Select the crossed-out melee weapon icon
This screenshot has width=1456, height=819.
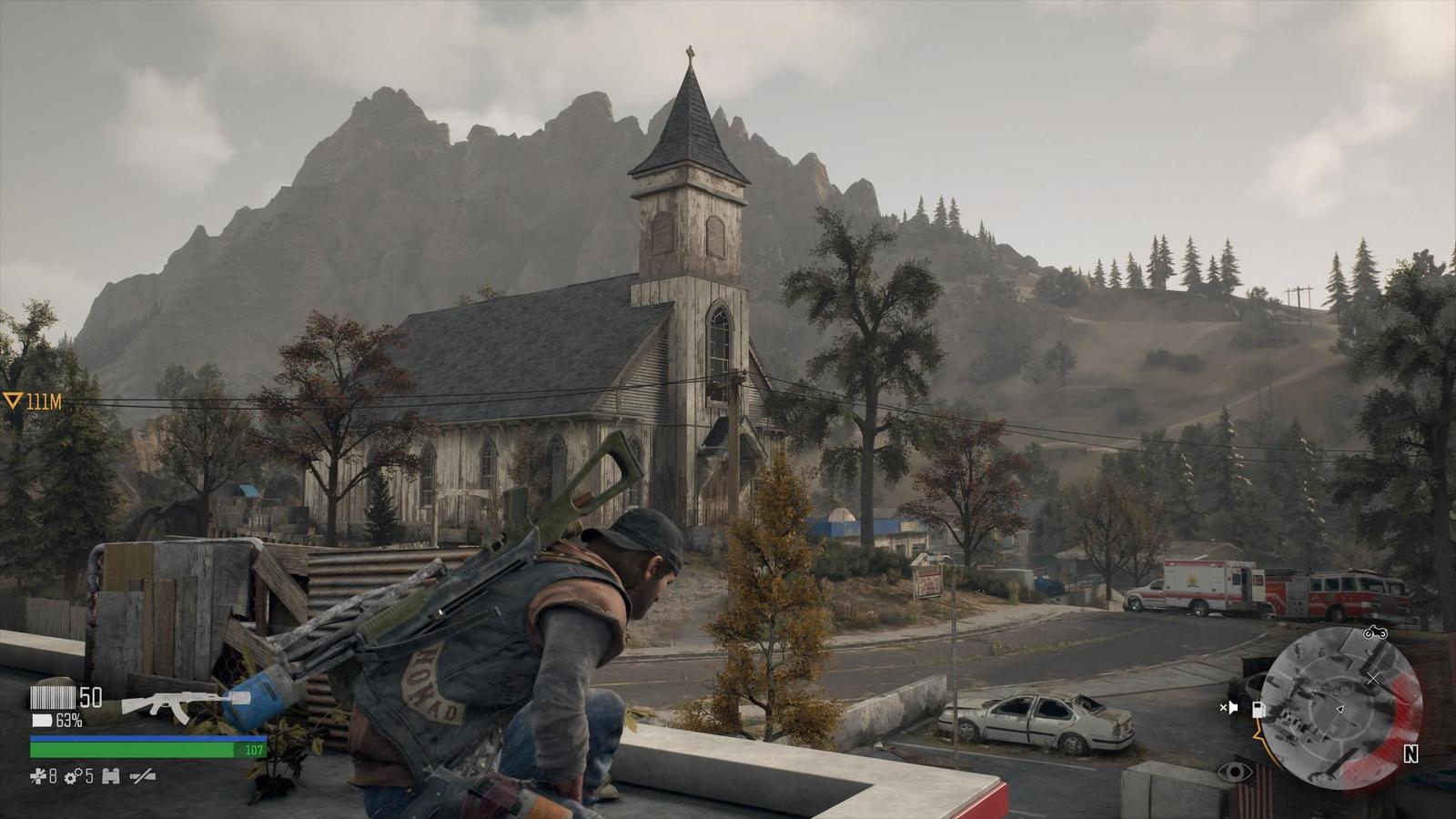pos(142,776)
